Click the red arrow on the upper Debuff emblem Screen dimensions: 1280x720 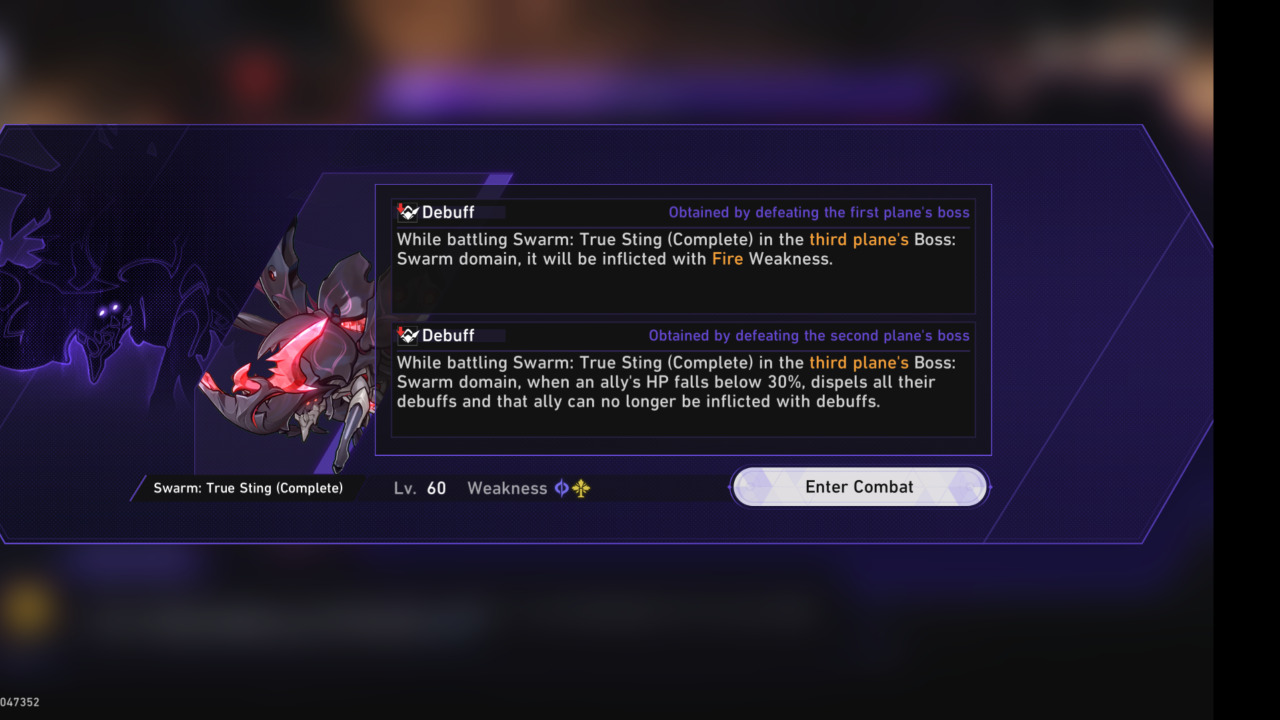pyautogui.click(x=400, y=207)
